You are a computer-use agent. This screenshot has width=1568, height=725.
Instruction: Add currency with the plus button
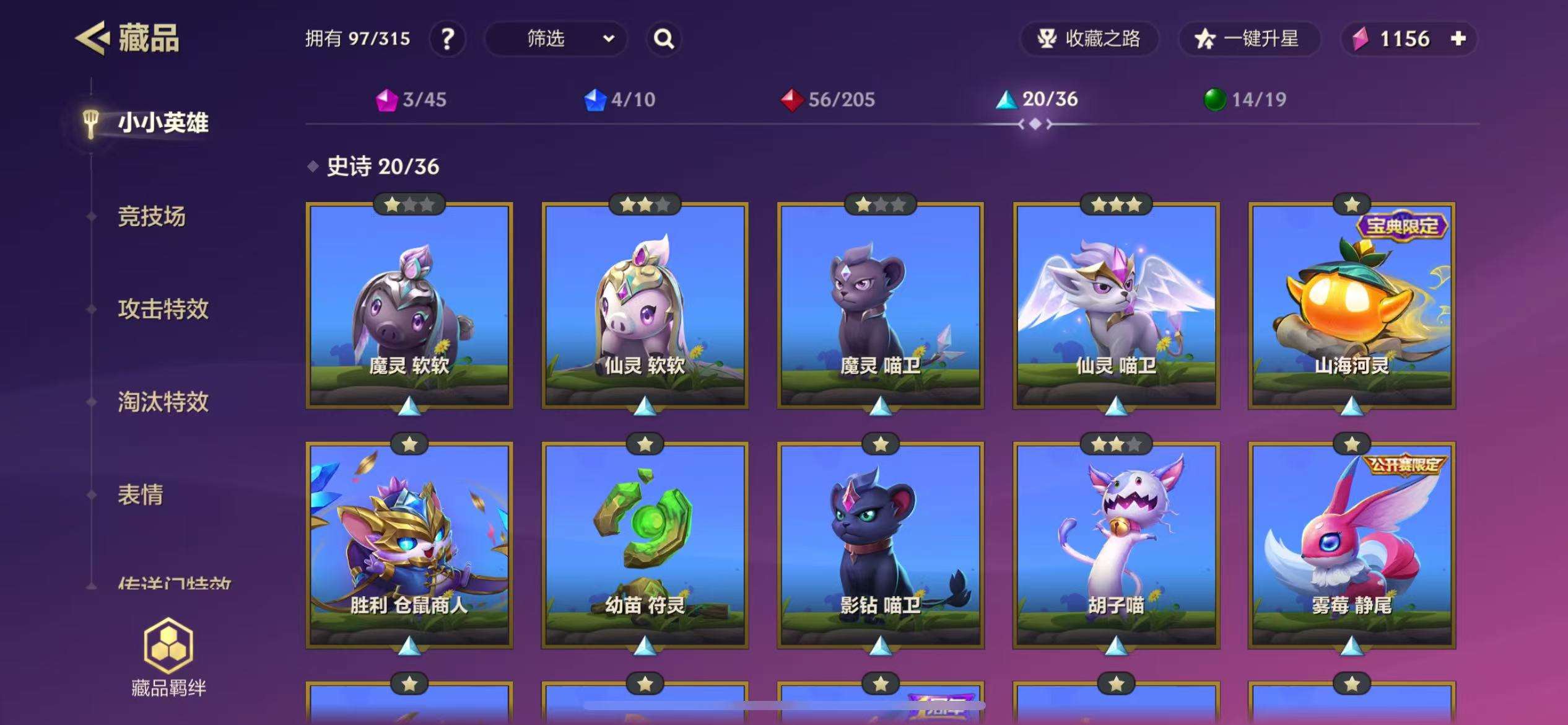(1458, 39)
